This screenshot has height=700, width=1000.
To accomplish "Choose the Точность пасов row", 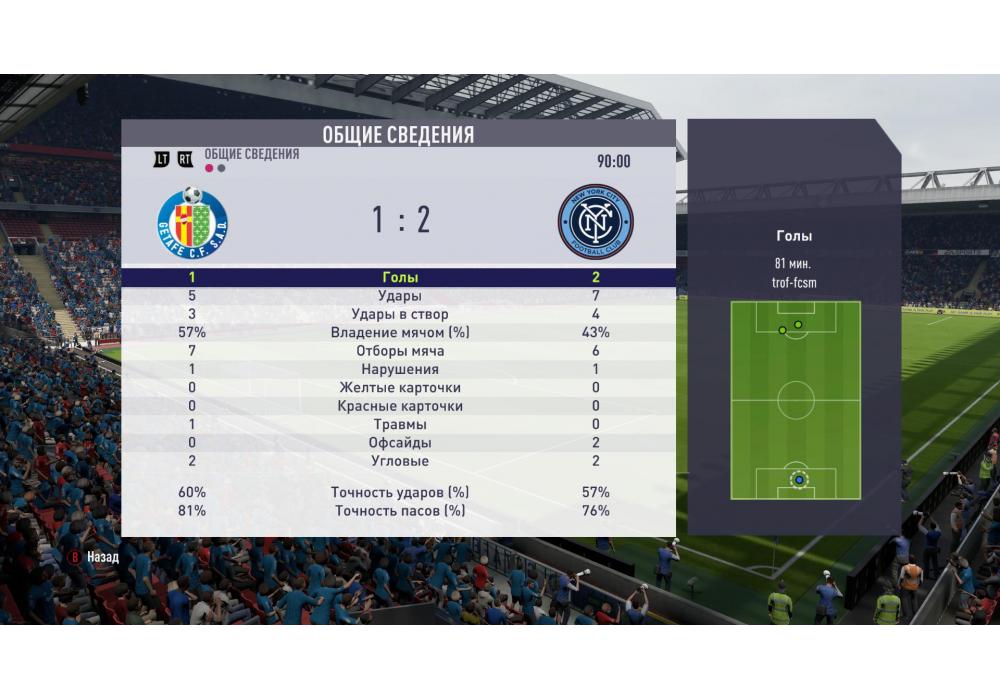I will tap(400, 511).
